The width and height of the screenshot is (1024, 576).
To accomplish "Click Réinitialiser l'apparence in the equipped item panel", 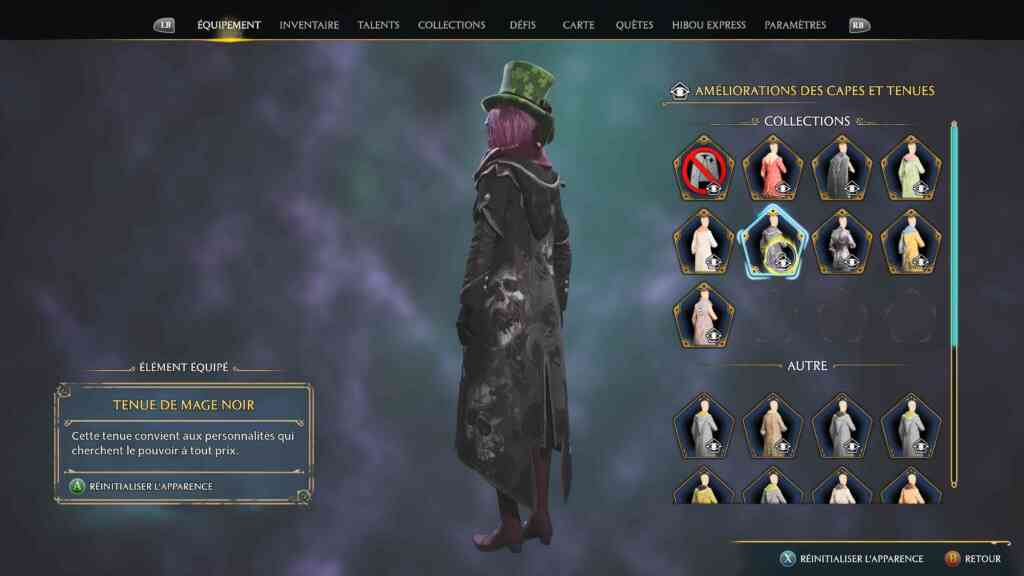I will tap(150, 486).
